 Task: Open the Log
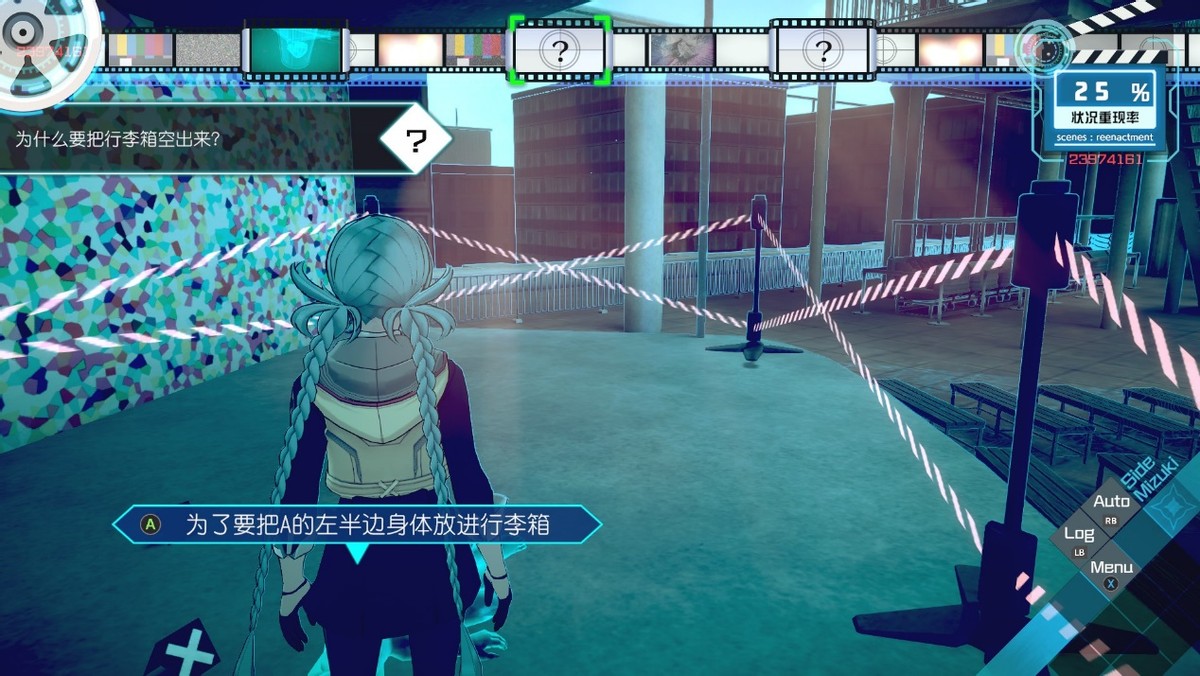pos(1079,535)
